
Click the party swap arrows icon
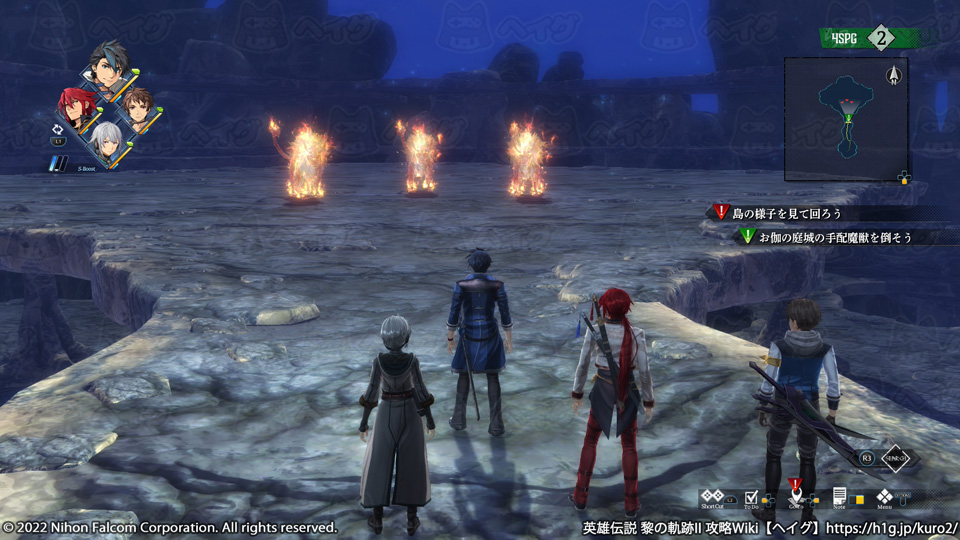tap(57, 128)
